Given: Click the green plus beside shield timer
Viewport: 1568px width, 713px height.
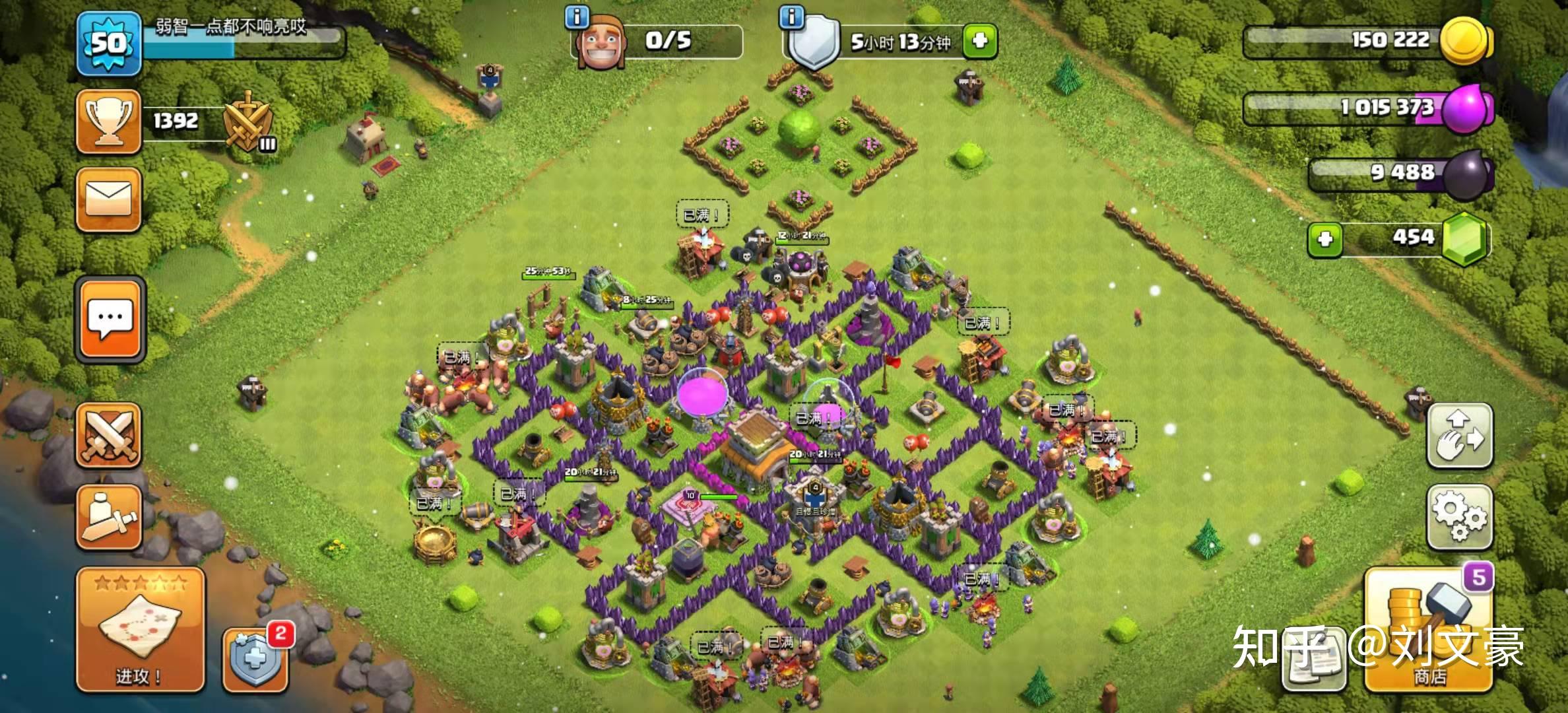Looking at the screenshot, I should (x=979, y=42).
